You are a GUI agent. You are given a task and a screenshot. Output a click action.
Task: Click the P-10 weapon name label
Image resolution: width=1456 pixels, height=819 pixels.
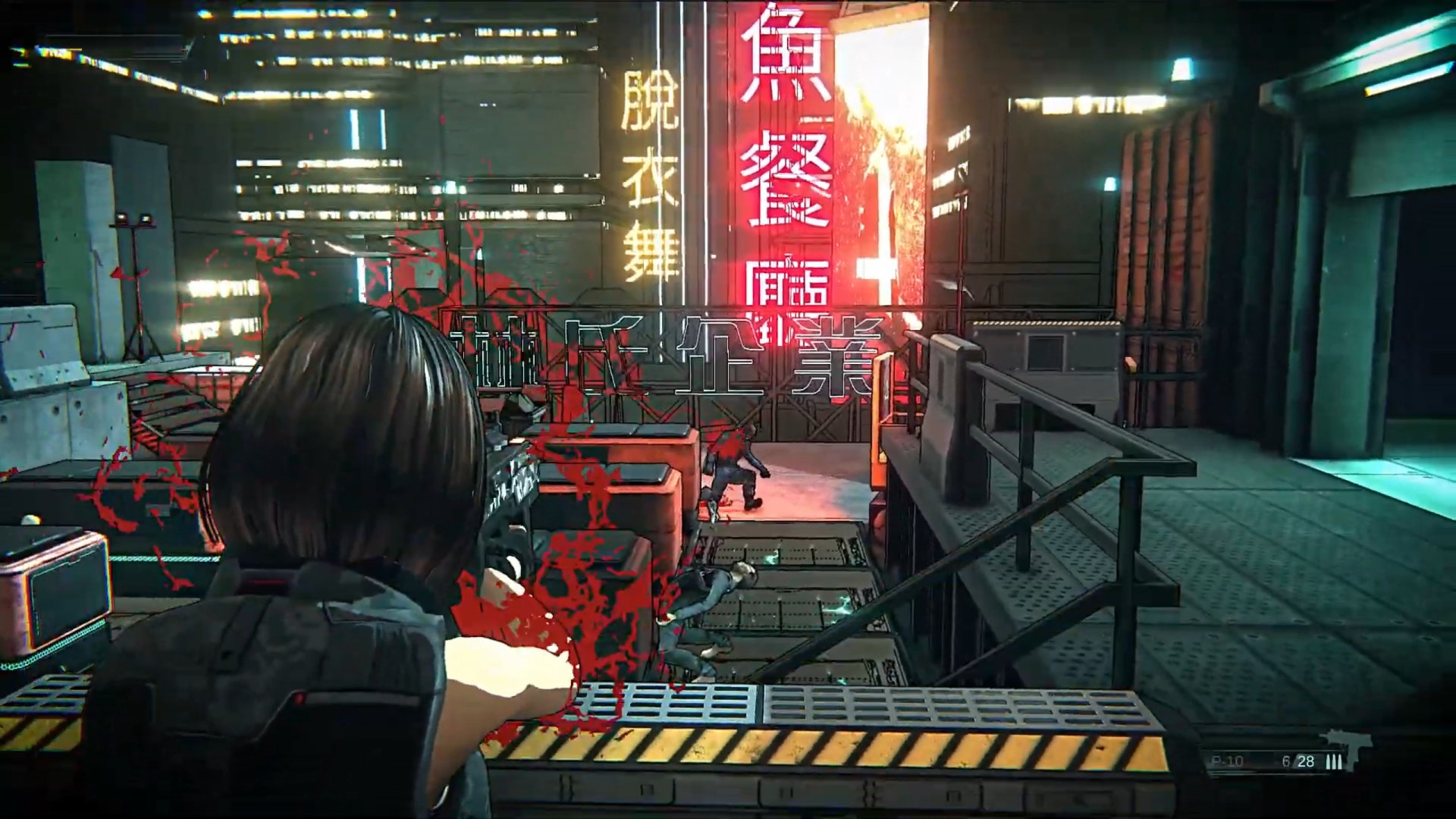pyautogui.click(x=1226, y=760)
